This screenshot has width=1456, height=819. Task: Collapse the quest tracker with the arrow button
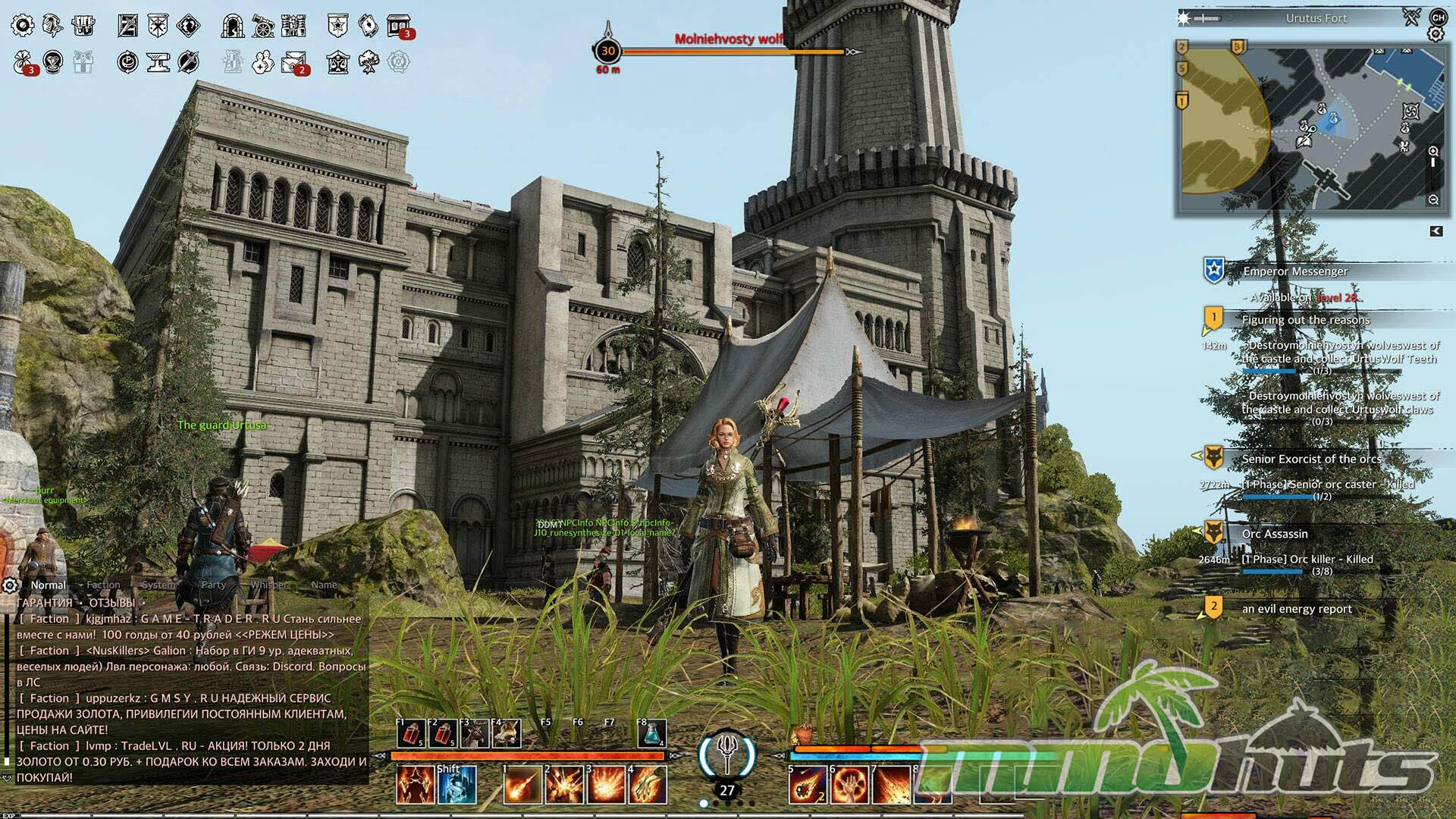[1436, 231]
